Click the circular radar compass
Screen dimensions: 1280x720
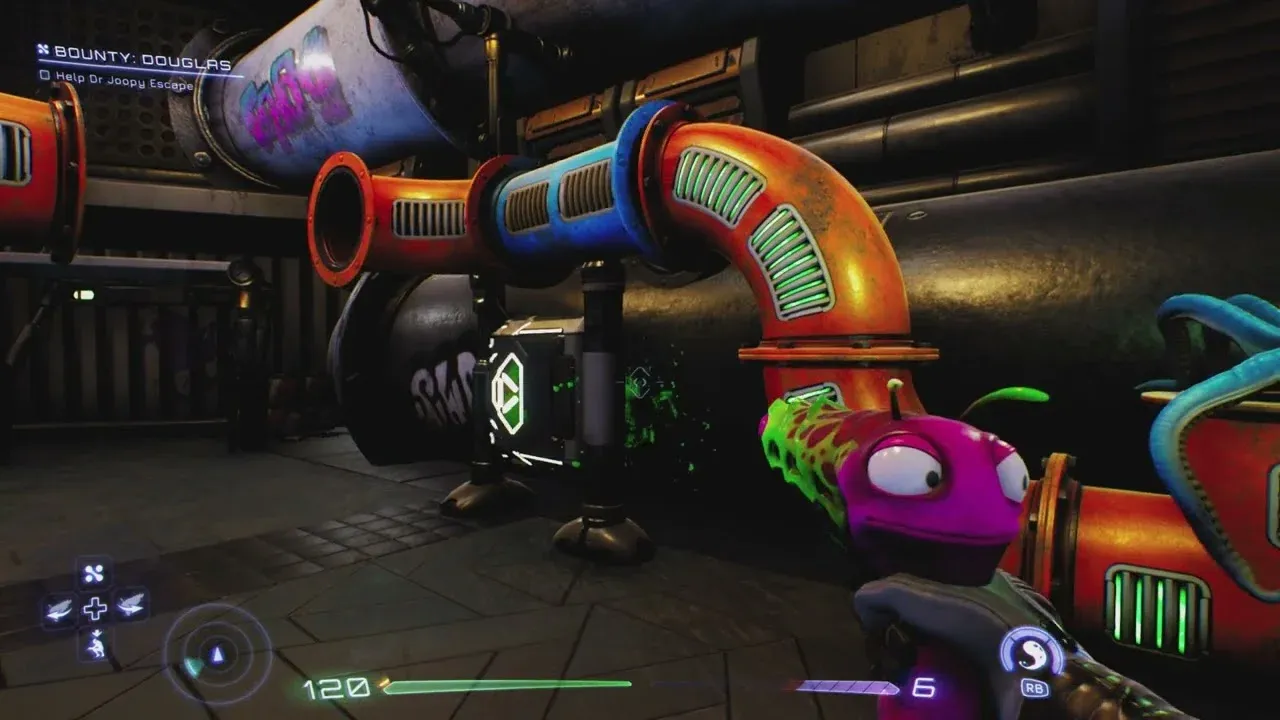tap(217, 655)
